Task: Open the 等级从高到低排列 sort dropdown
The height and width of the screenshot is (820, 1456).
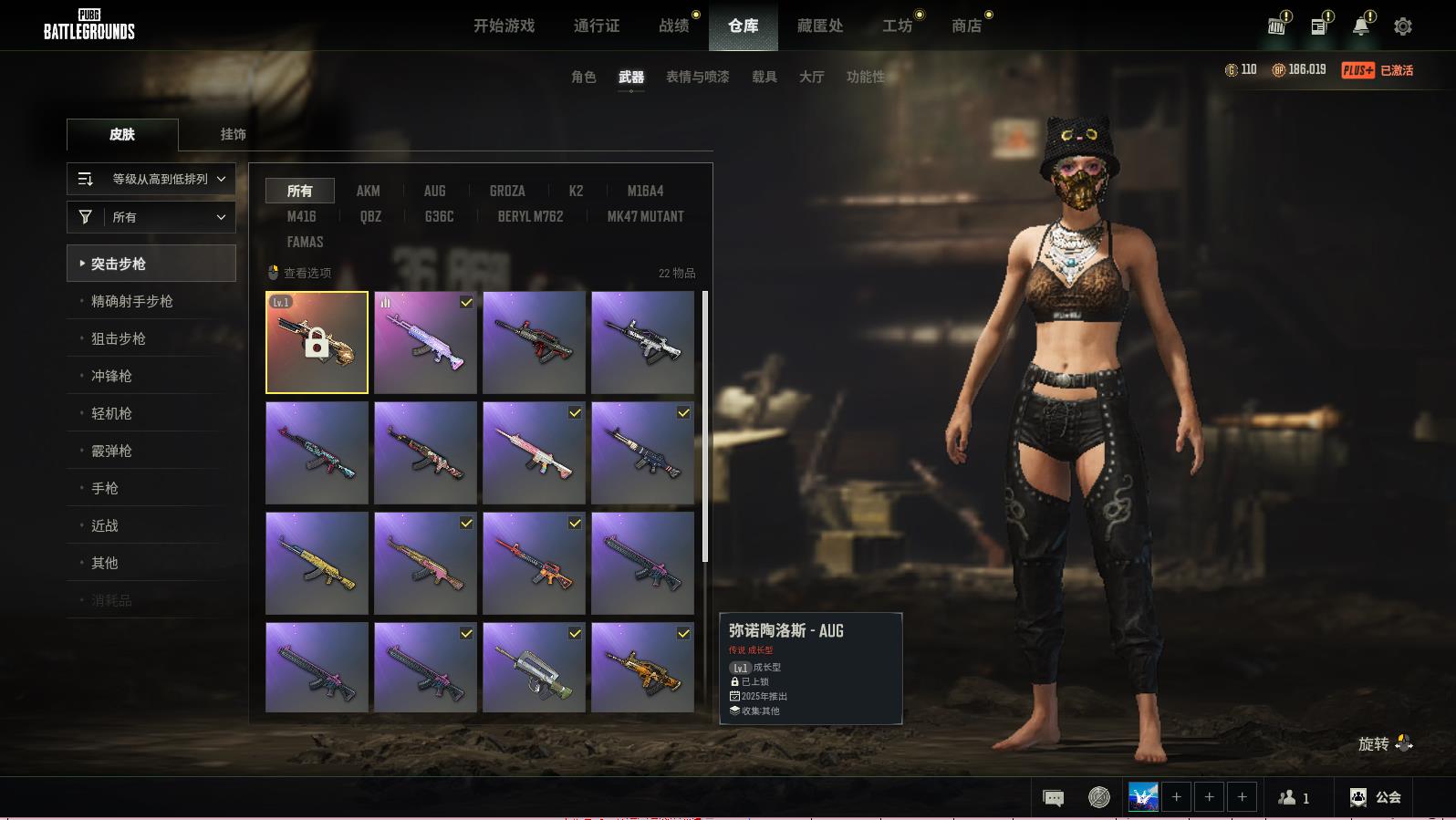Action: click(x=151, y=179)
